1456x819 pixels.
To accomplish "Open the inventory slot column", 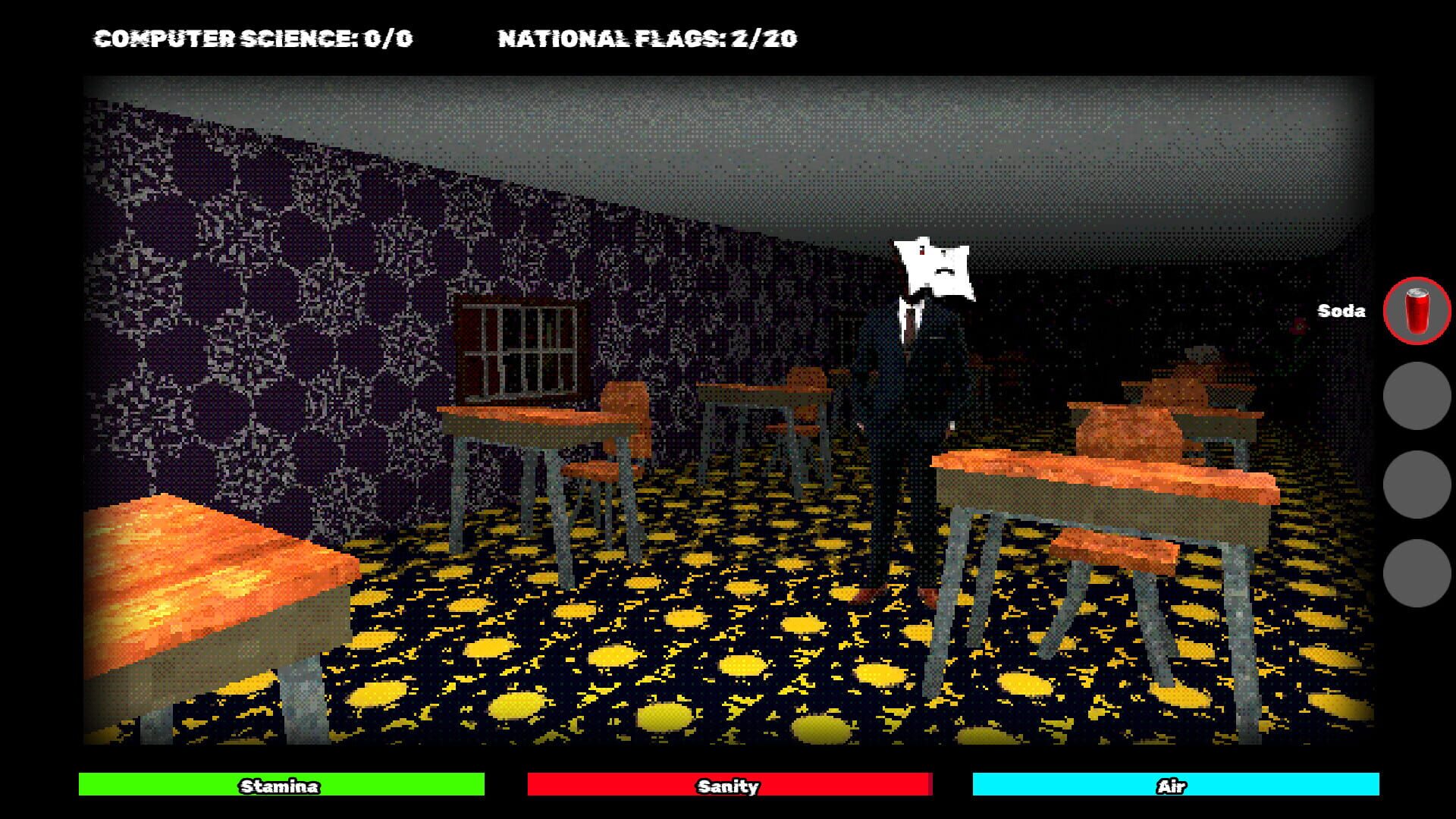I will tap(1415, 444).
